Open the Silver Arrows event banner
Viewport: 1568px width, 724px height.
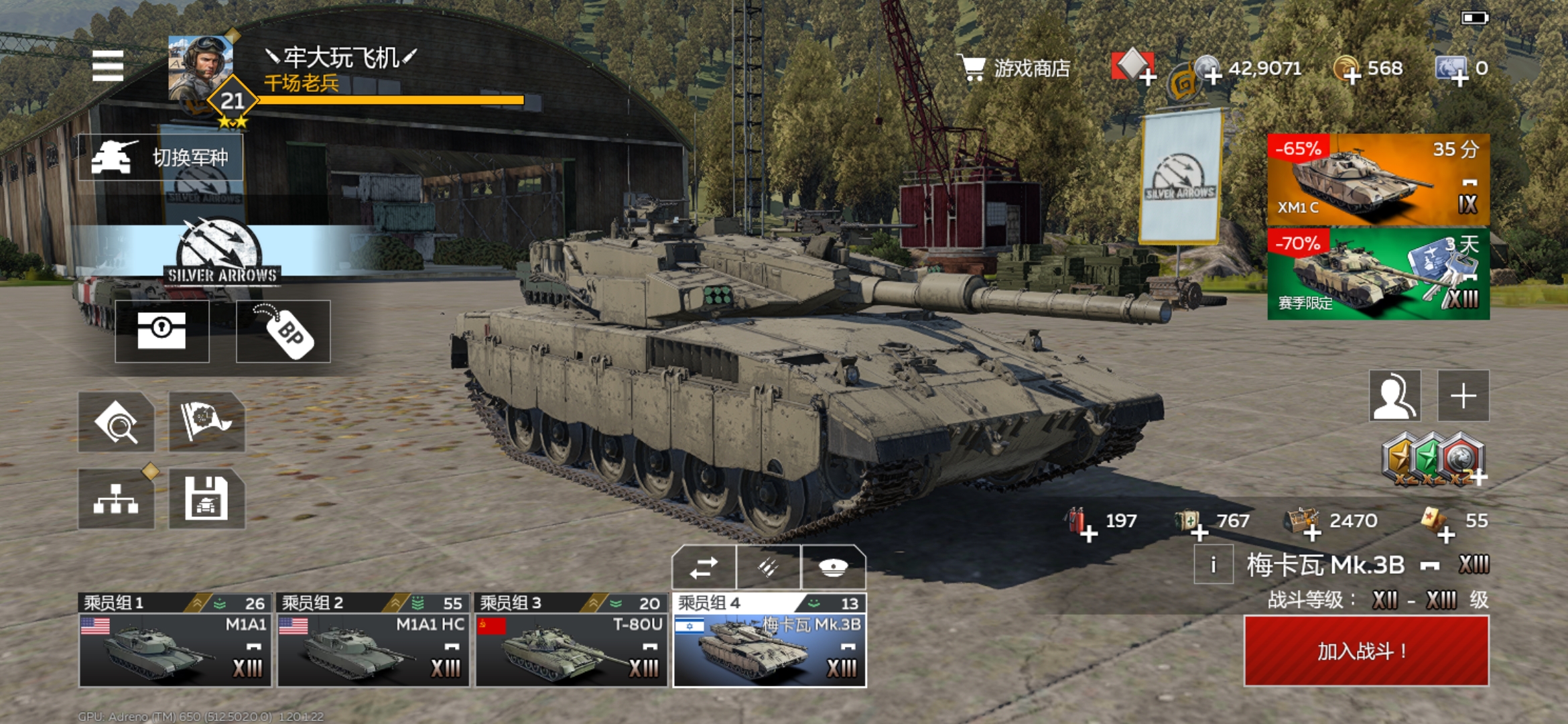click(221, 251)
